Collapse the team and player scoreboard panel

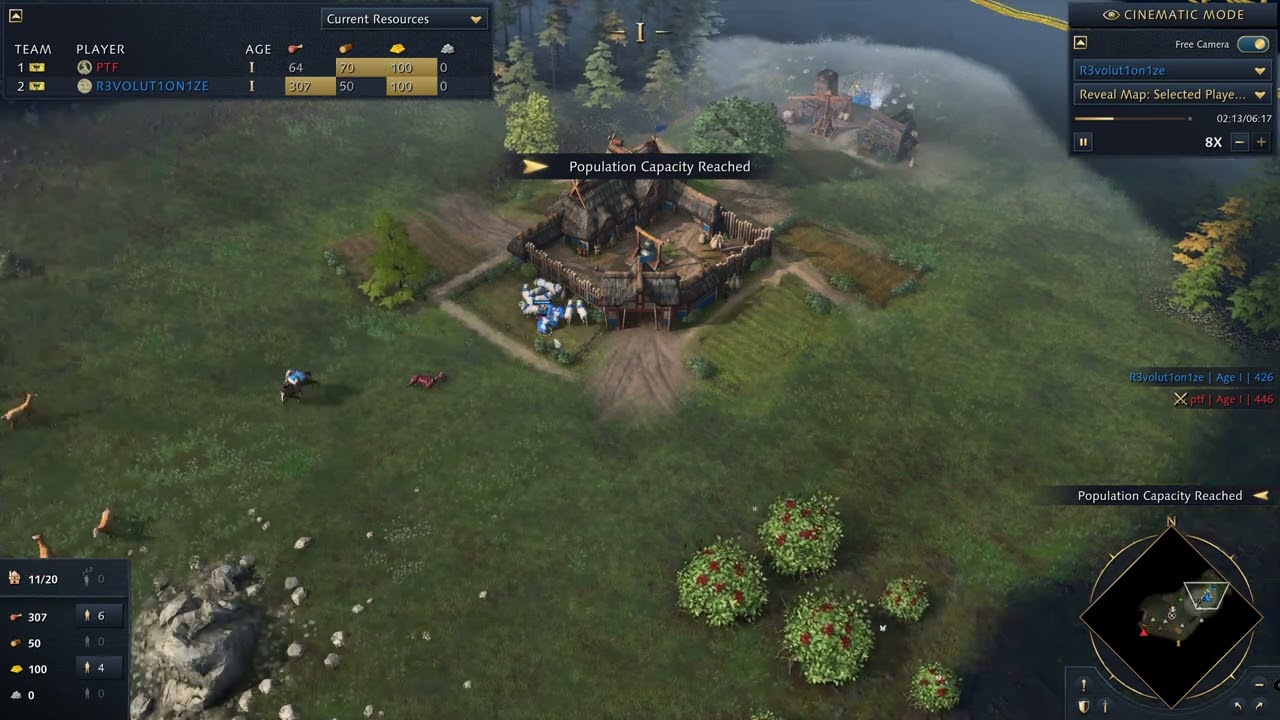[15, 16]
